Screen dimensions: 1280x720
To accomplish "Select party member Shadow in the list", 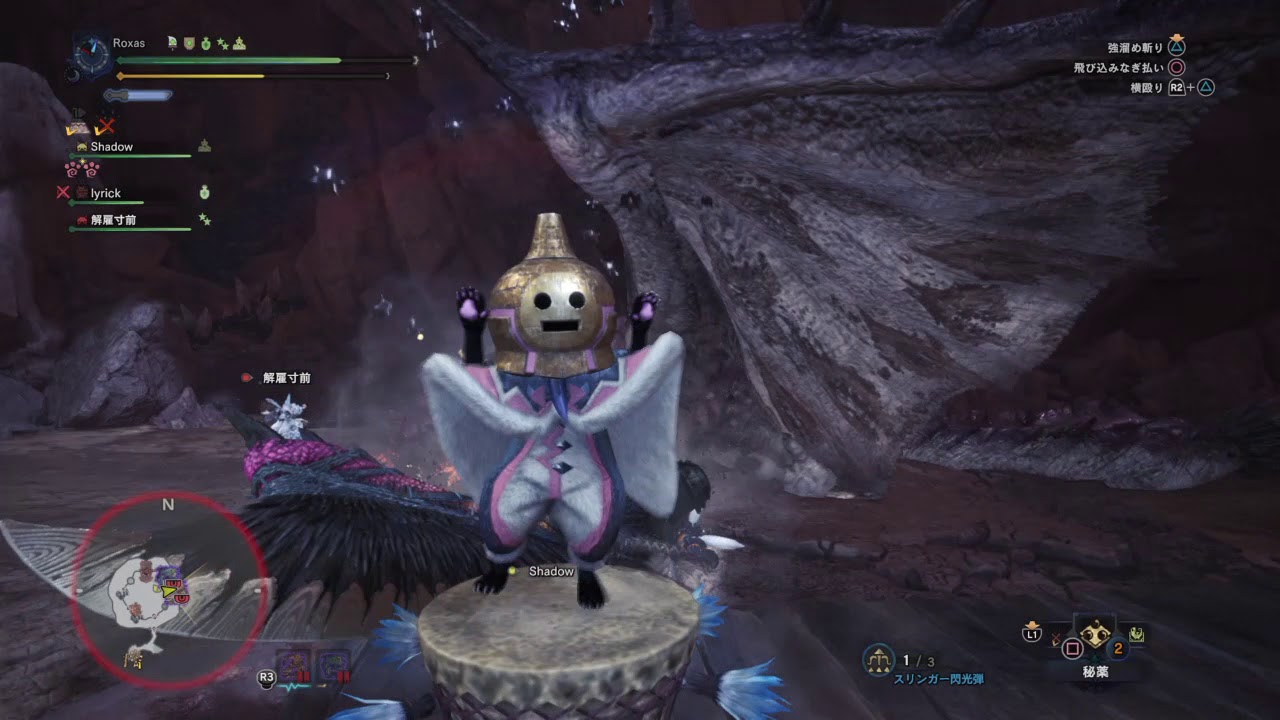I will (x=111, y=147).
